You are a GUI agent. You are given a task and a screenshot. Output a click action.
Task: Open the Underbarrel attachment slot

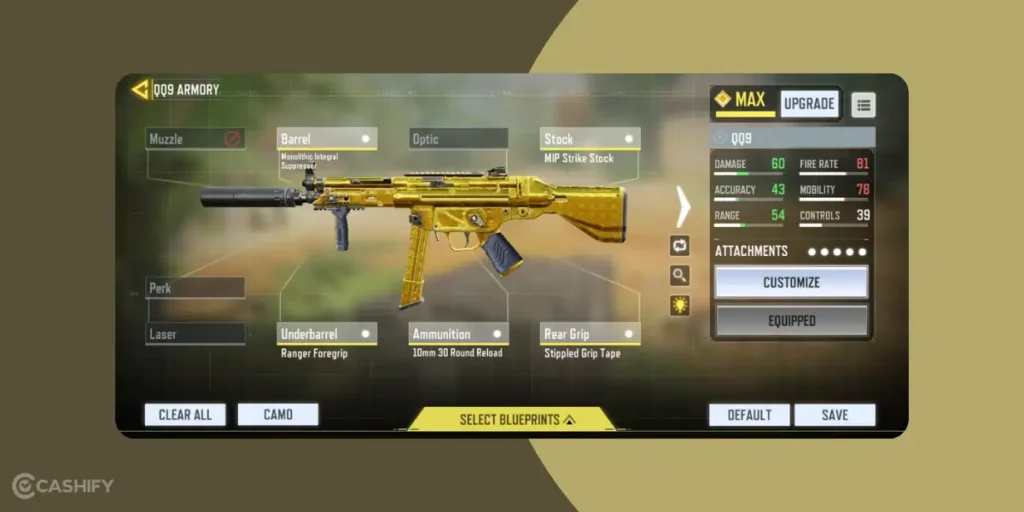[x=326, y=334]
